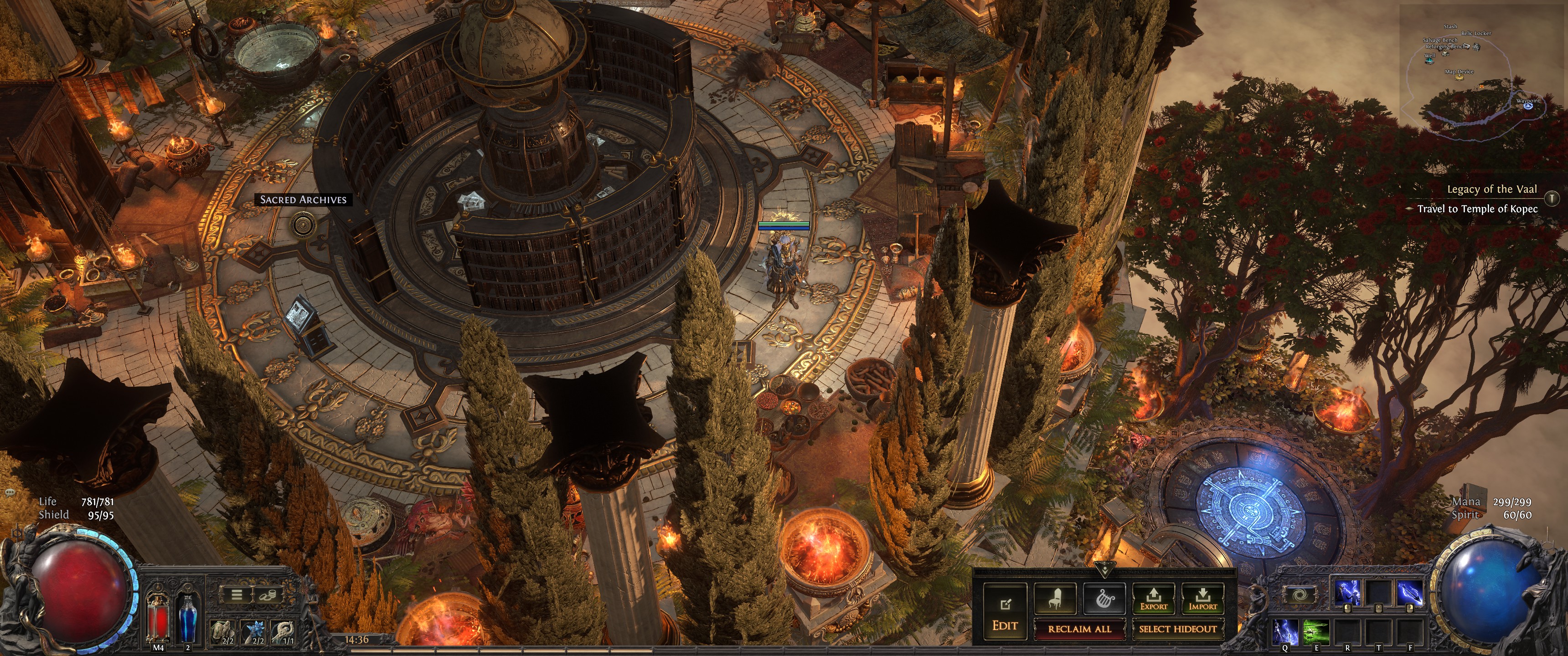Open the harp music button
Screen dimensions: 1568x656
tap(1104, 599)
